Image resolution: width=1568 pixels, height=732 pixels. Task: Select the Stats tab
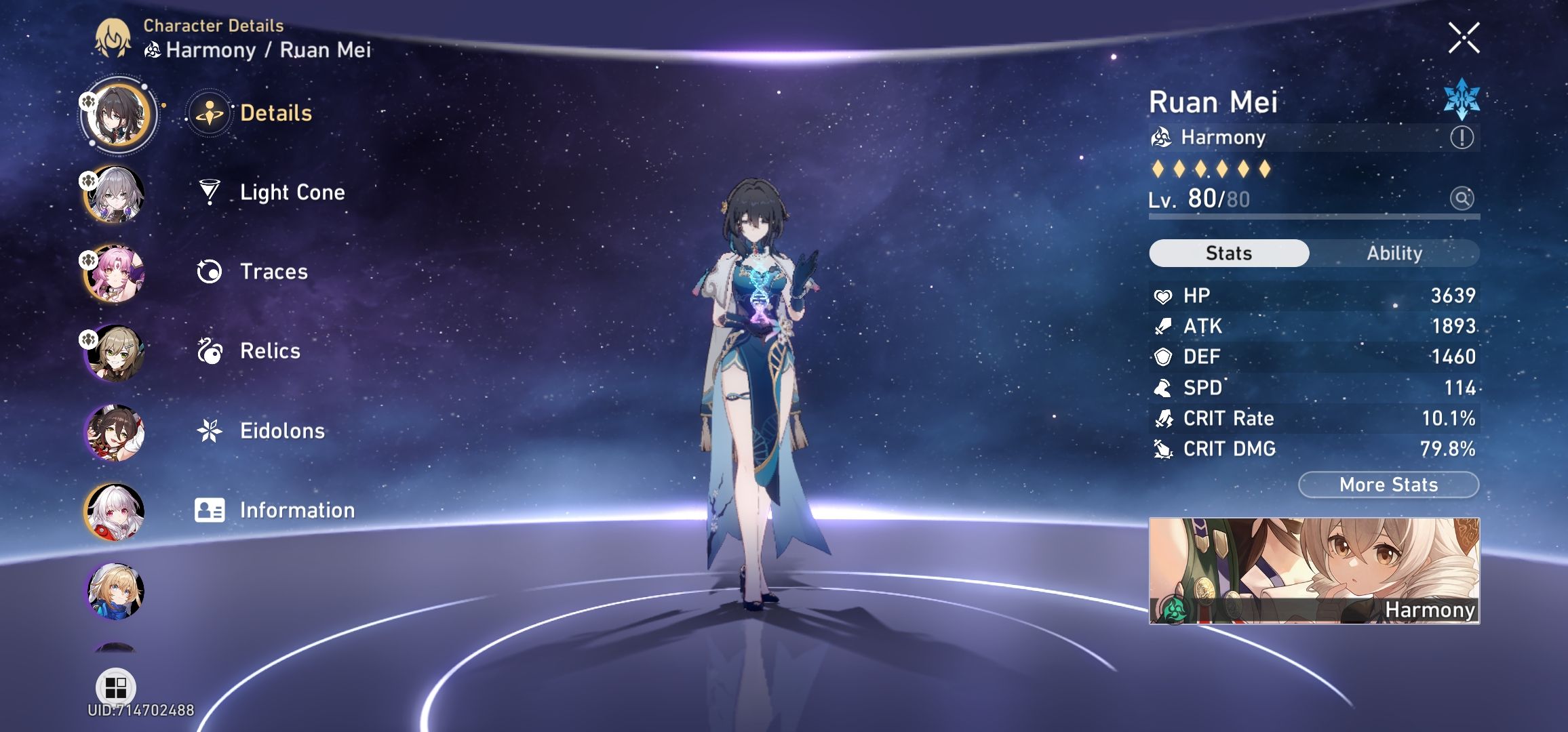point(1228,253)
